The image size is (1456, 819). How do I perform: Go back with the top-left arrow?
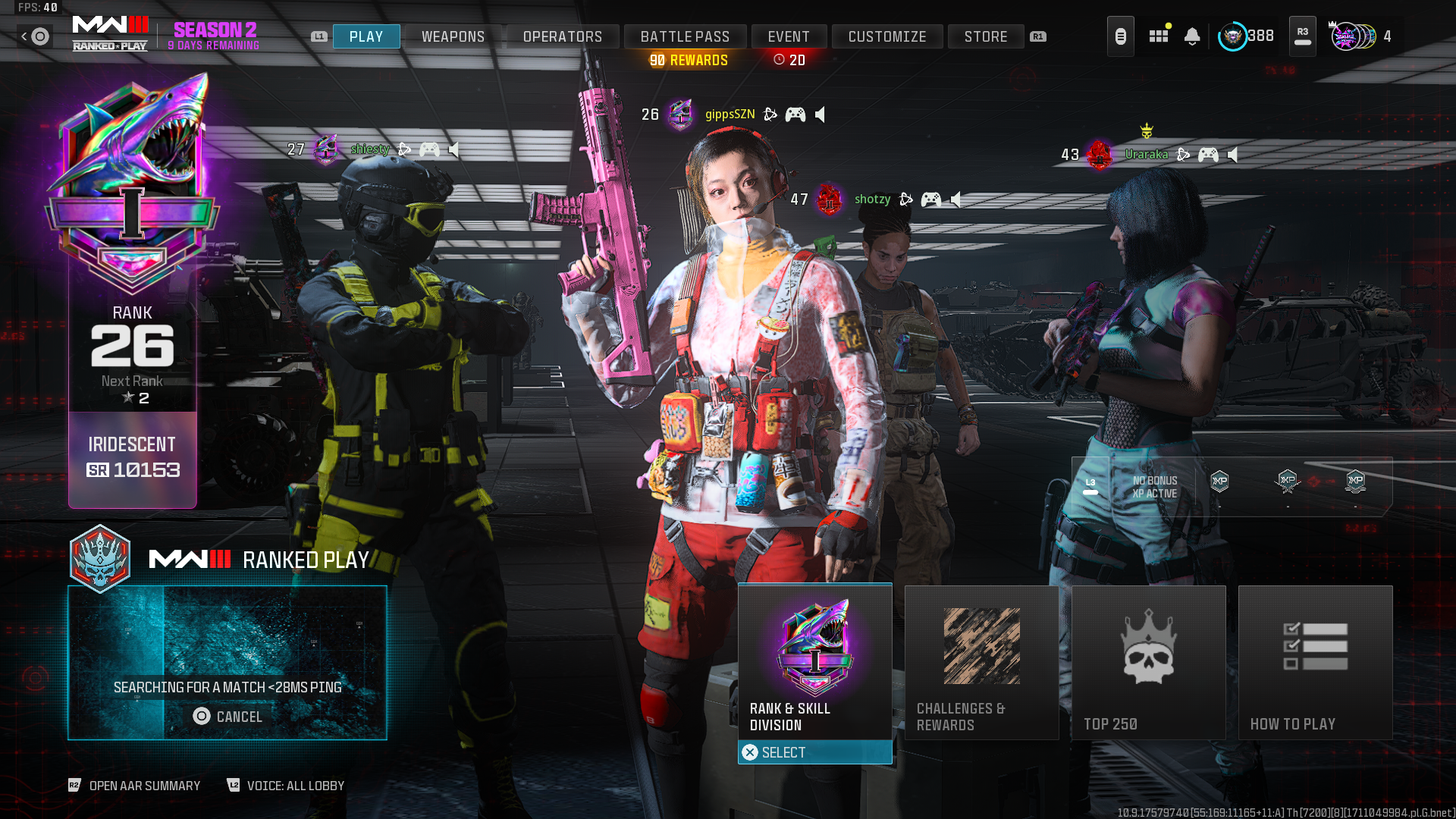(25, 36)
